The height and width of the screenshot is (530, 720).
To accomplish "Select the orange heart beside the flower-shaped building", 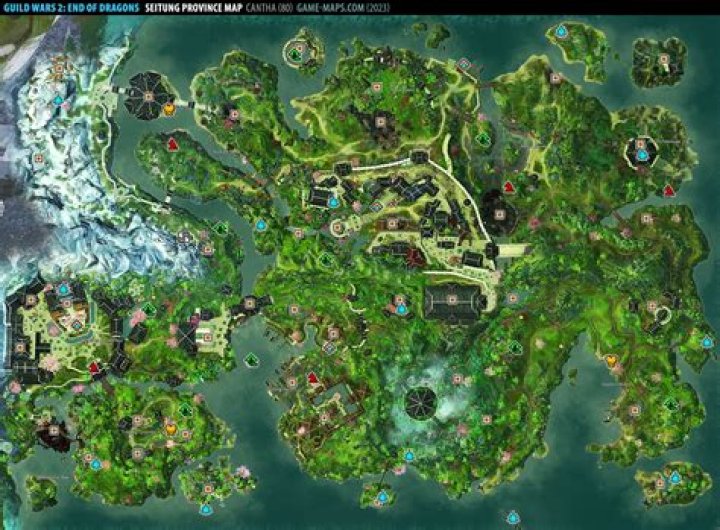I will (169, 107).
